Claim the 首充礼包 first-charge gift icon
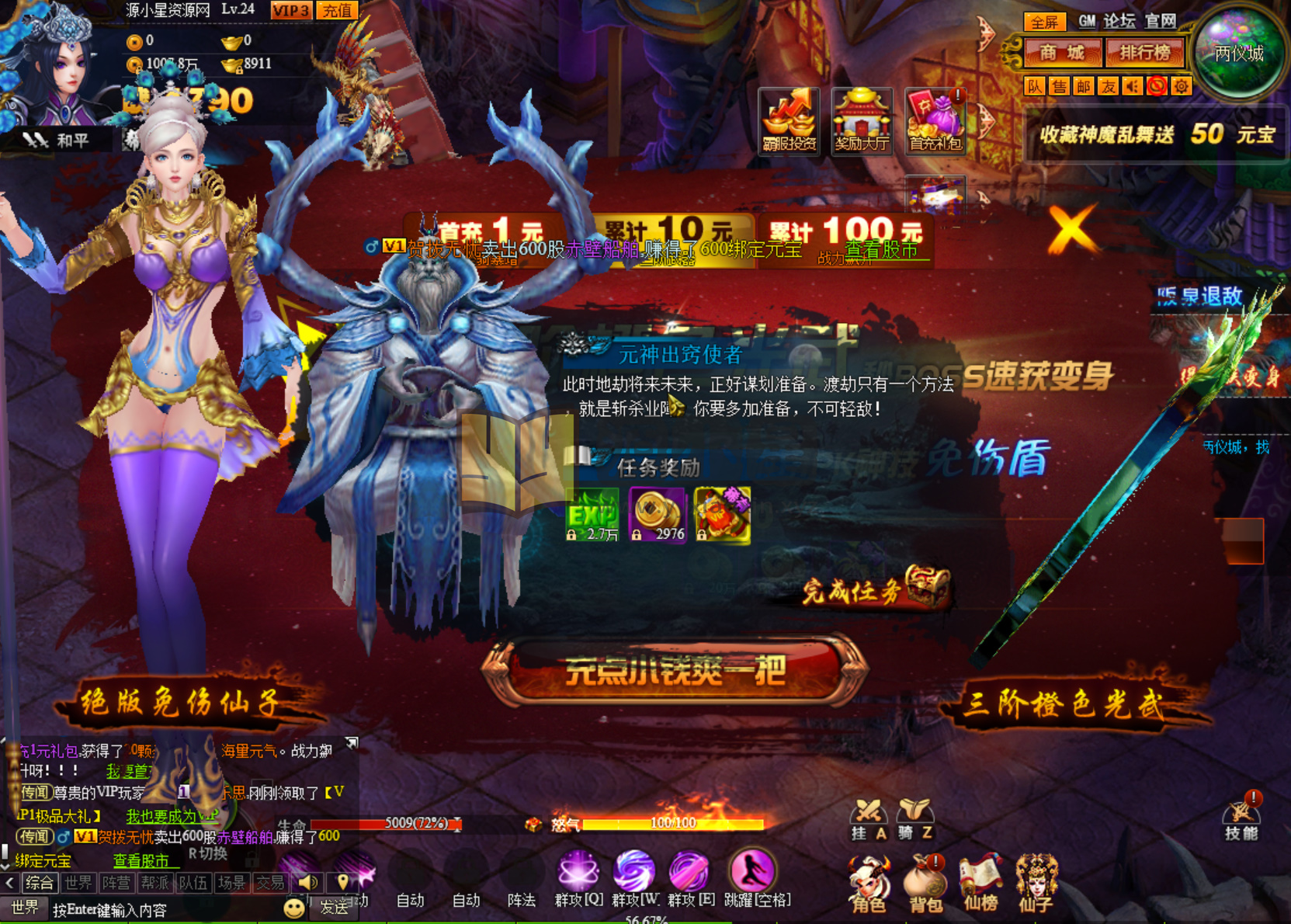Screen dimensions: 1291x924 coord(935,120)
